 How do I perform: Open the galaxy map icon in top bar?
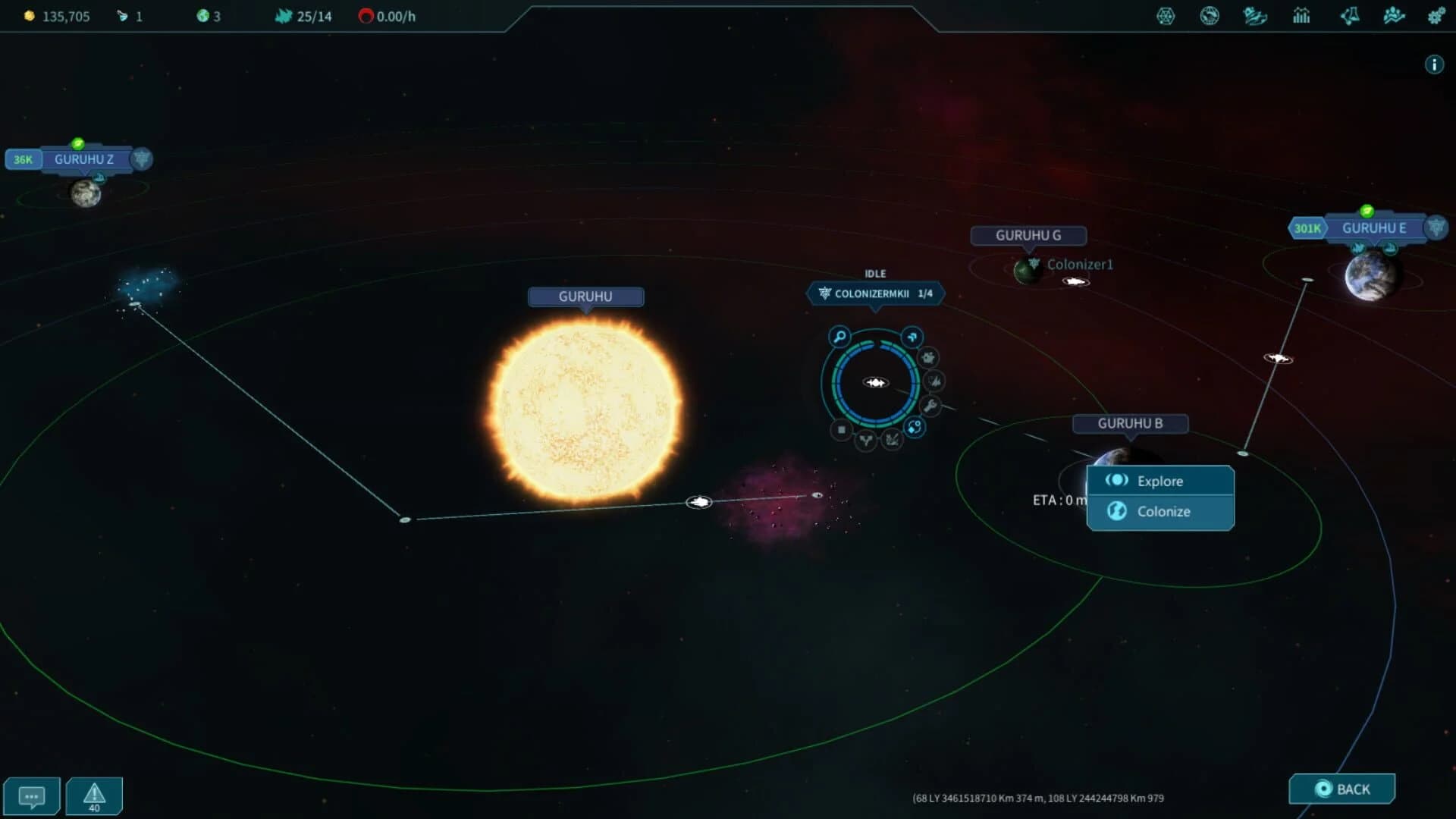click(x=1166, y=16)
